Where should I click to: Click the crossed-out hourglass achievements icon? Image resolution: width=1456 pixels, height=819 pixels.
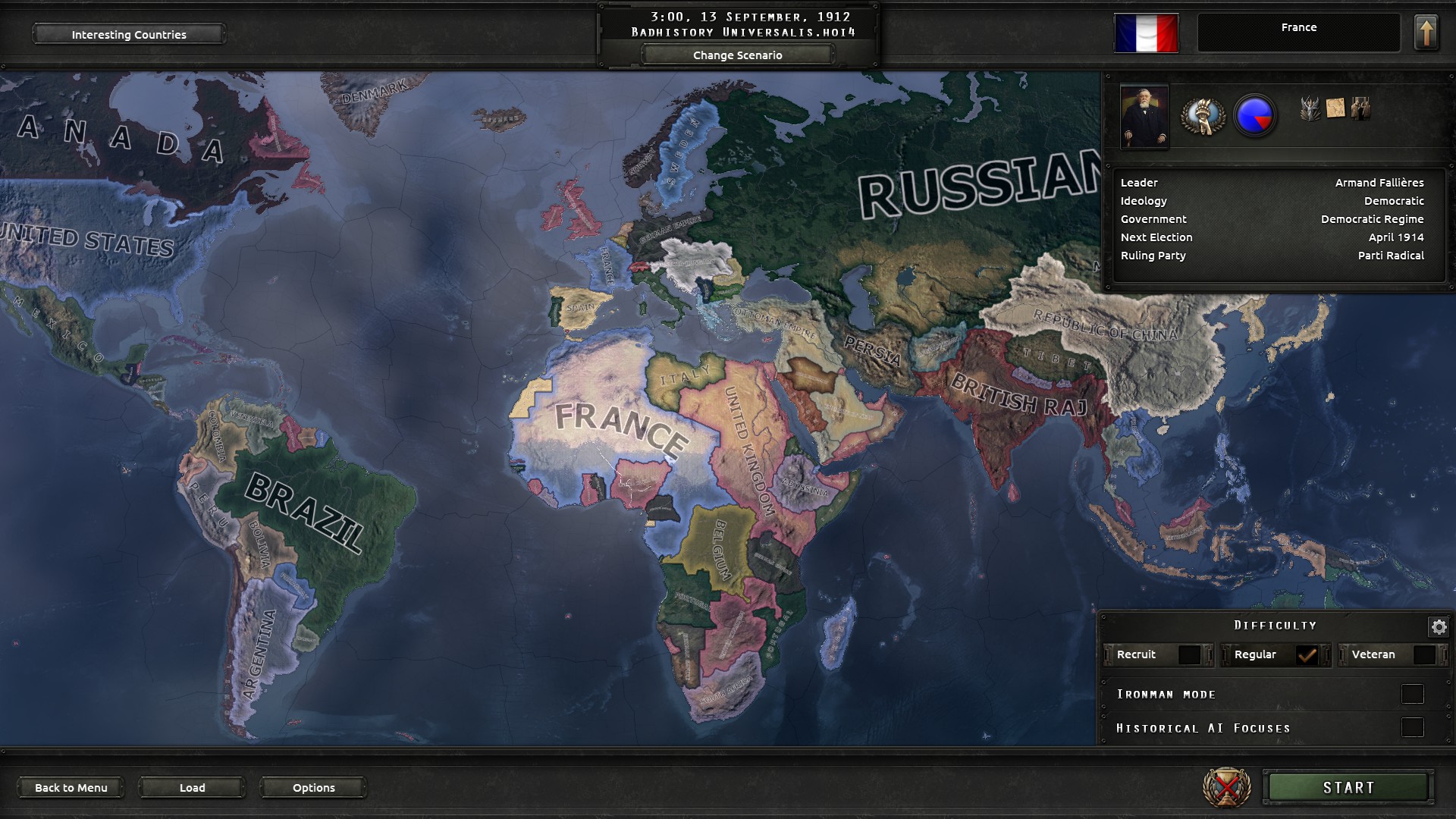(1226, 787)
